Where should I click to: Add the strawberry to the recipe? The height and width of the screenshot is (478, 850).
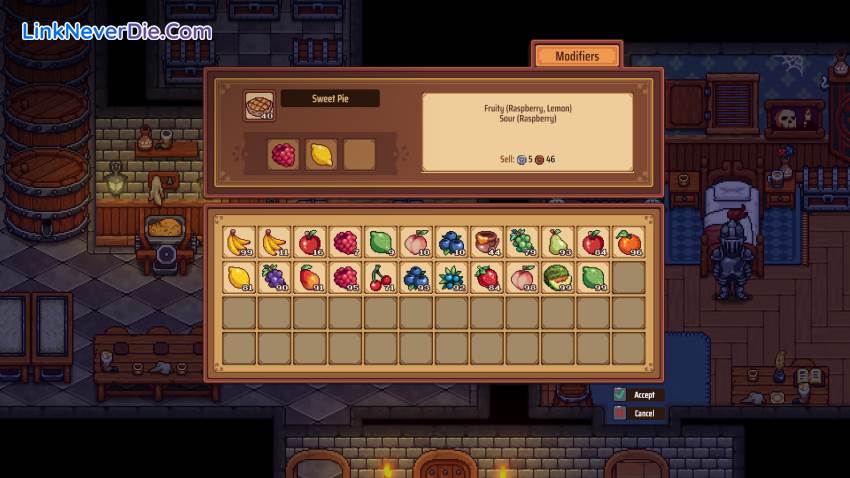click(x=486, y=278)
